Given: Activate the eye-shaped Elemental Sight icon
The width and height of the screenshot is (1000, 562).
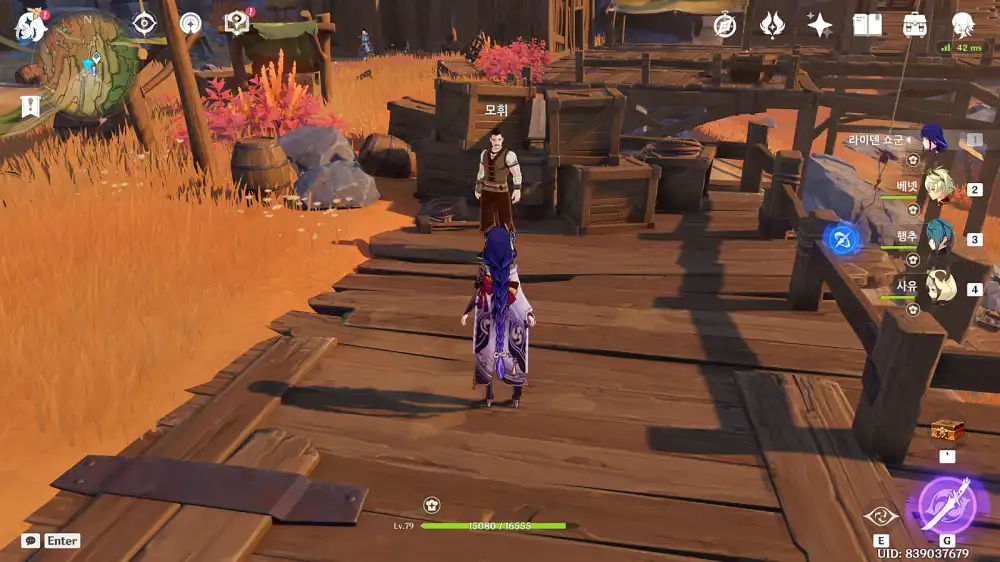Looking at the screenshot, I should pos(145,23).
